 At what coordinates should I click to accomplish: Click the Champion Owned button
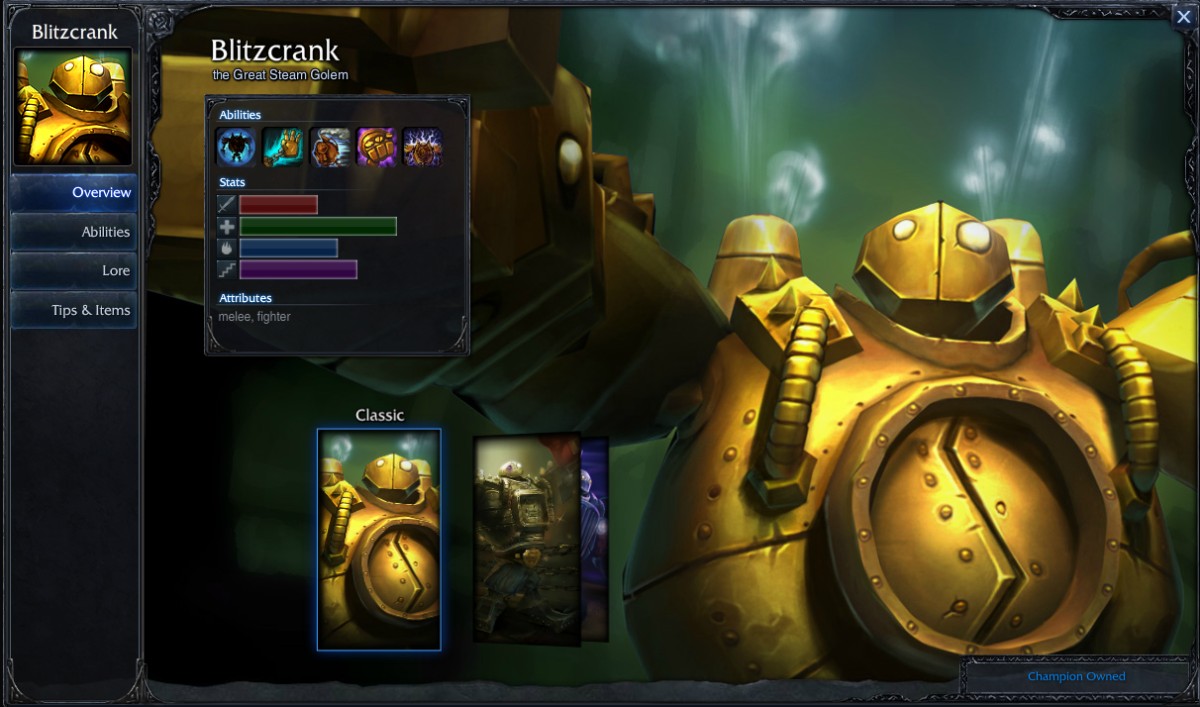[x=1076, y=677]
